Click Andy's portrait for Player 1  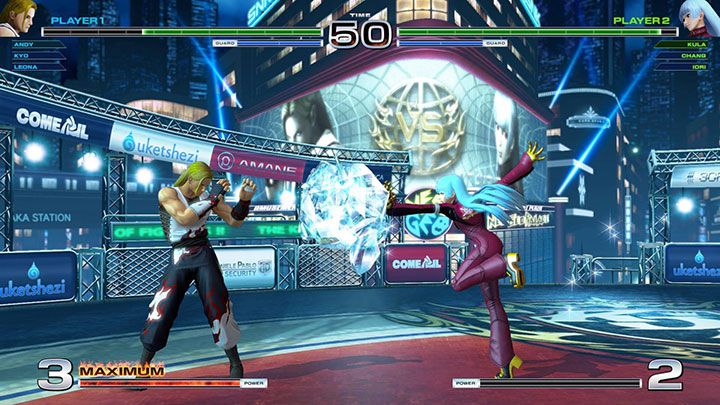22,17
